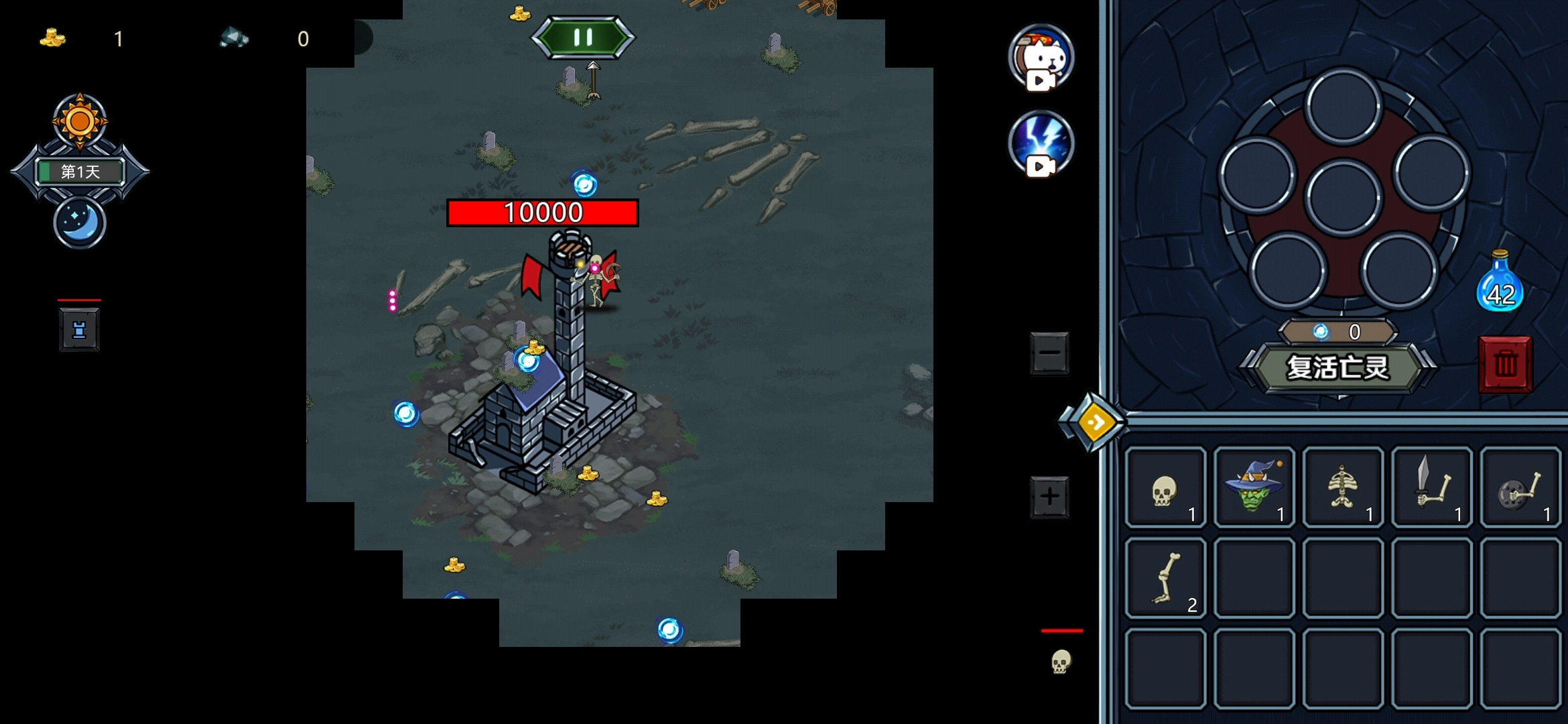Collapse panel with the yellow diamond arrow
The width and height of the screenshot is (1568, 724).
1095,422
